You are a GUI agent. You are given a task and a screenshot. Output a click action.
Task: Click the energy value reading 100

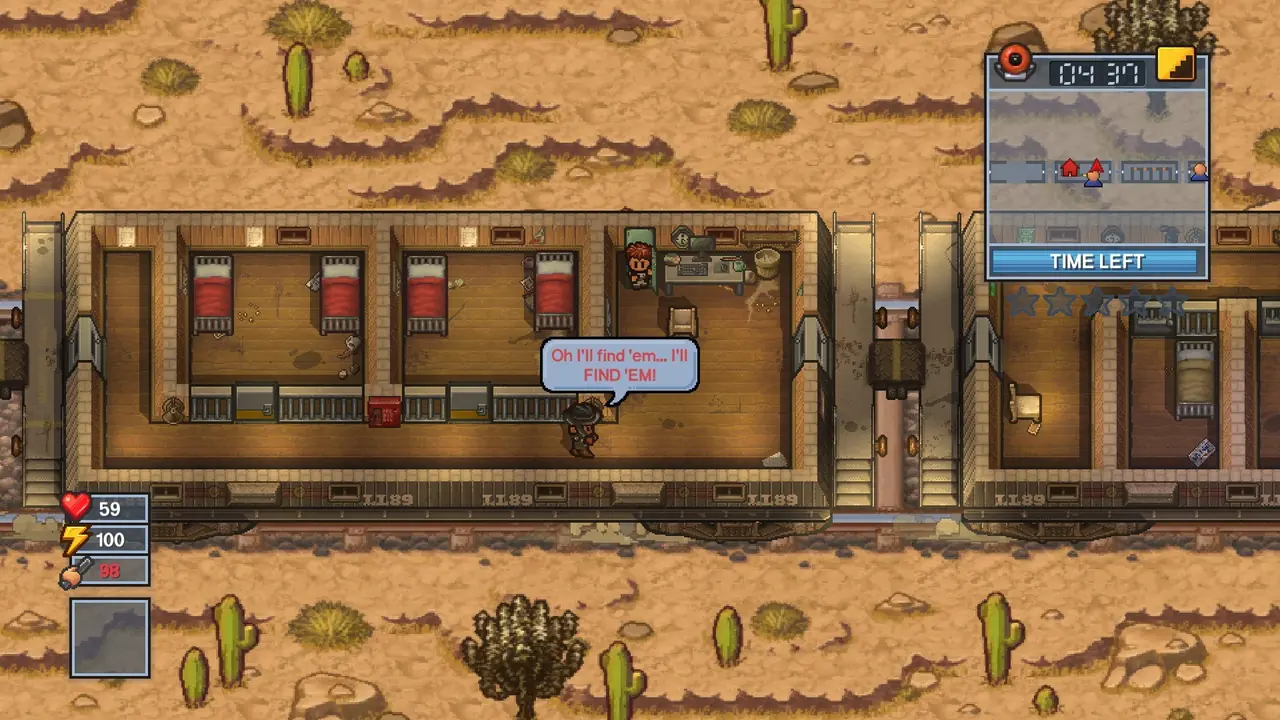pos(111,540)
